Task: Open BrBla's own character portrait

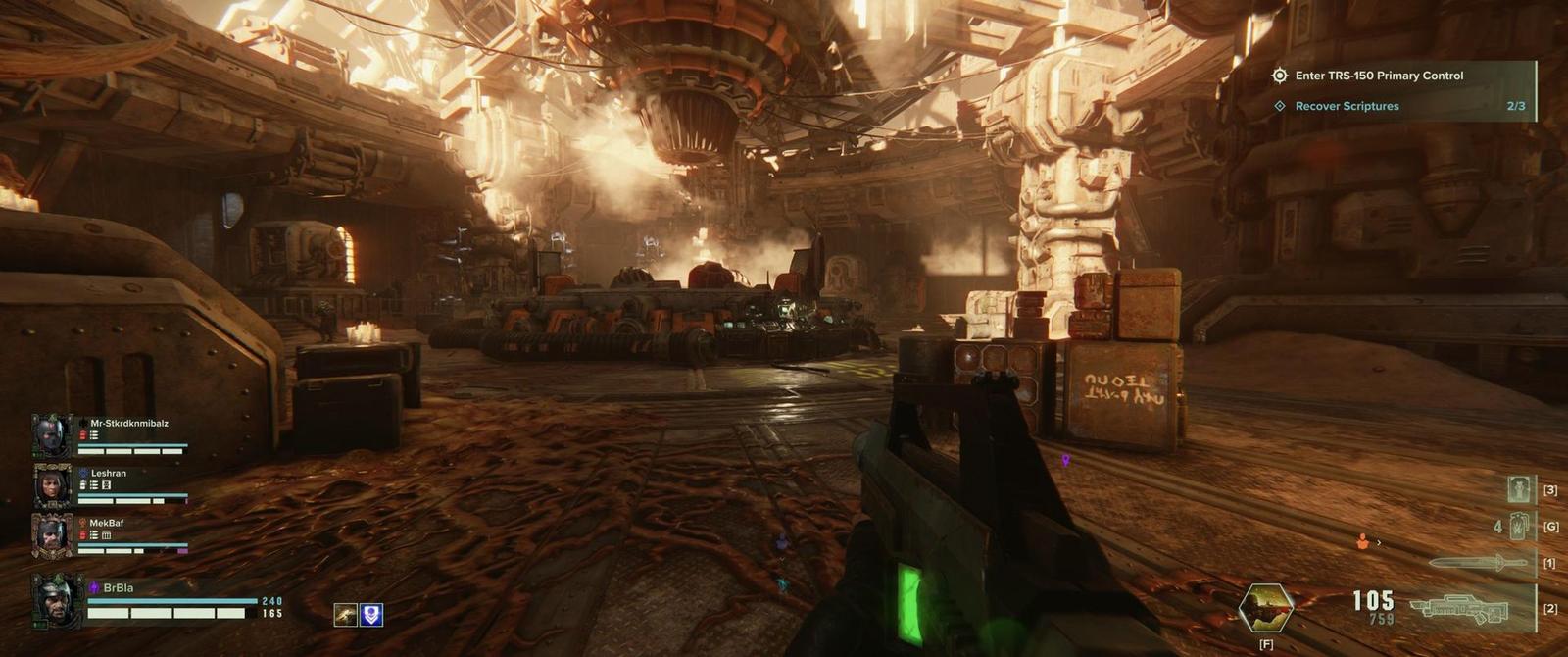Action: tap(56, 601)
